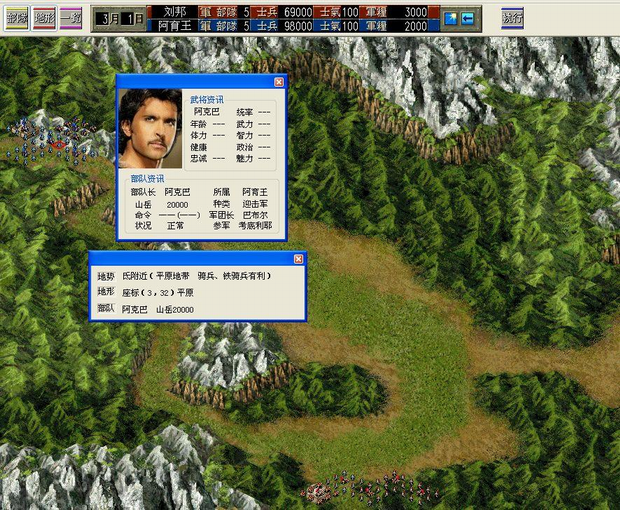
Task: Click the portrait of general 阿克巴
Action: click(150, 128)
